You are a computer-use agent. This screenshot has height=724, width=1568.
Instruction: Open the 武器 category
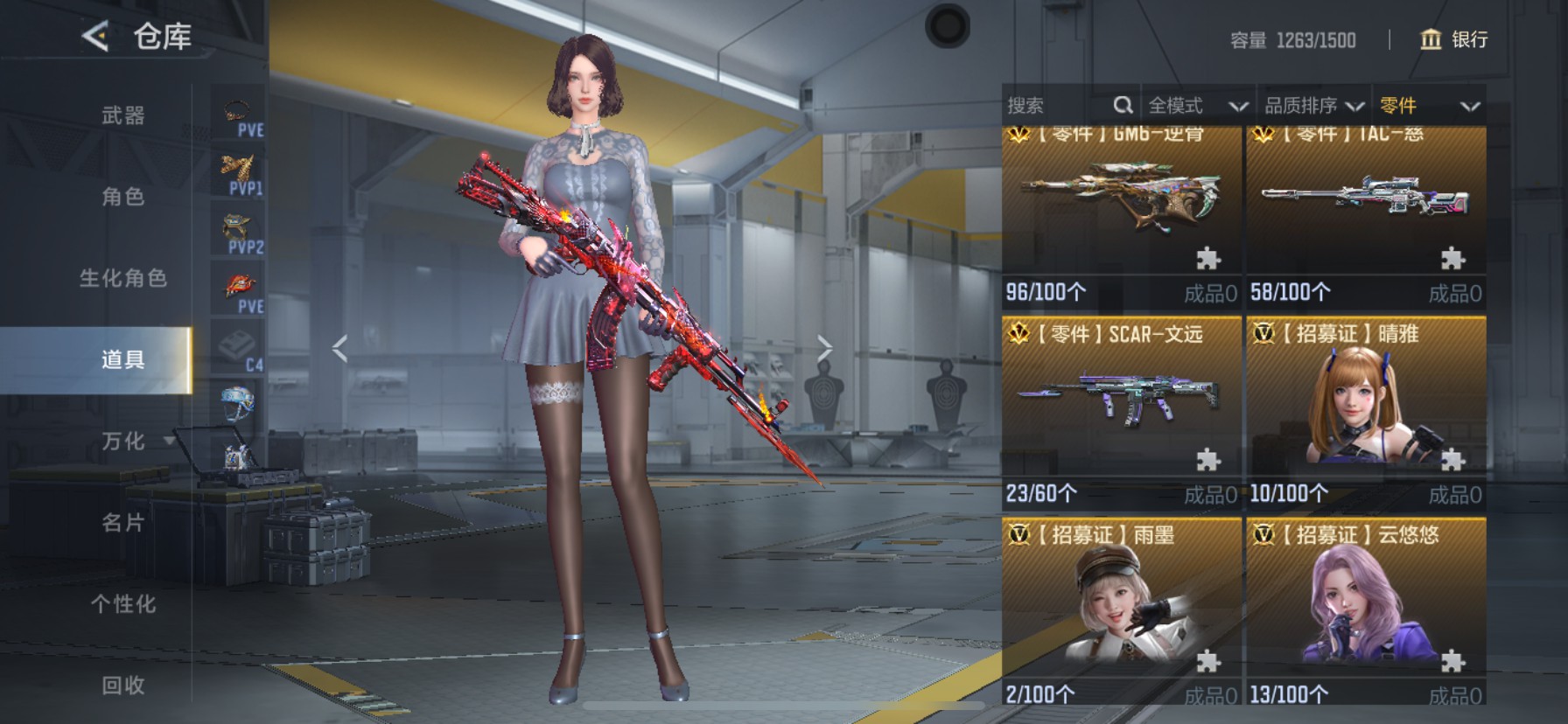click(122, 115)
